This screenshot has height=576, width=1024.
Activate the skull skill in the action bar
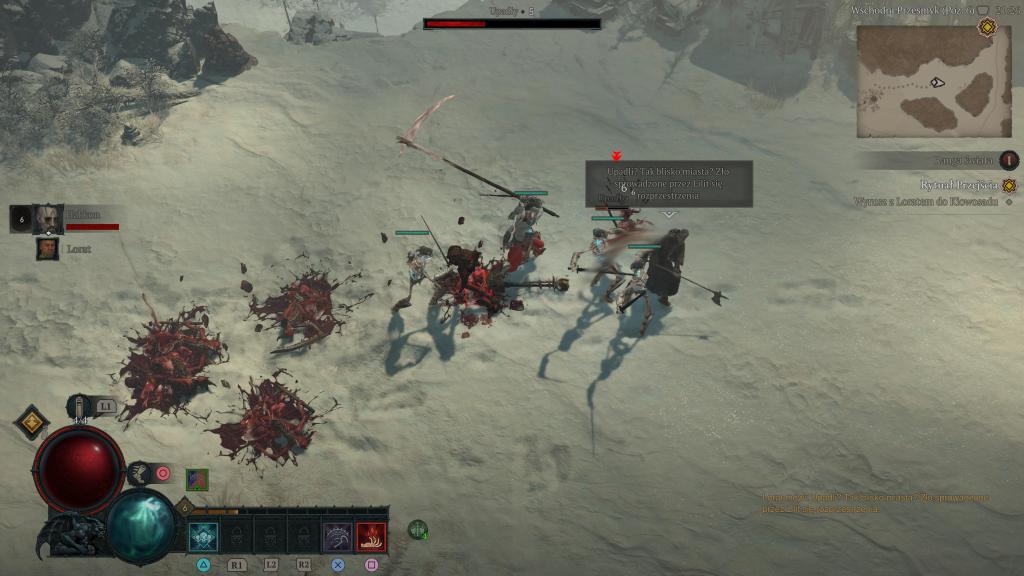click(203, 537)
